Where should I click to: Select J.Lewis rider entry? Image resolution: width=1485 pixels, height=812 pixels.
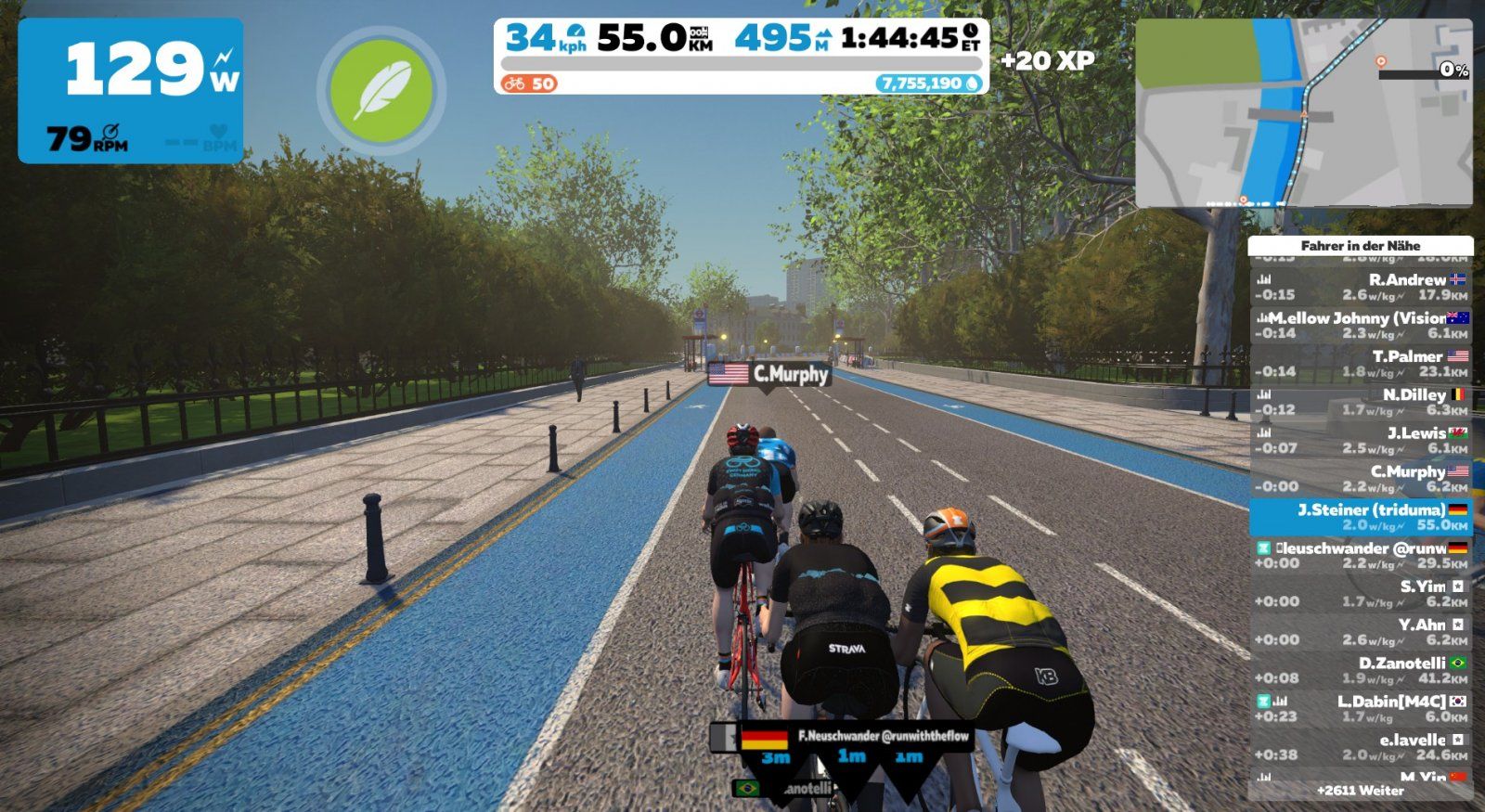point(1360,440)
